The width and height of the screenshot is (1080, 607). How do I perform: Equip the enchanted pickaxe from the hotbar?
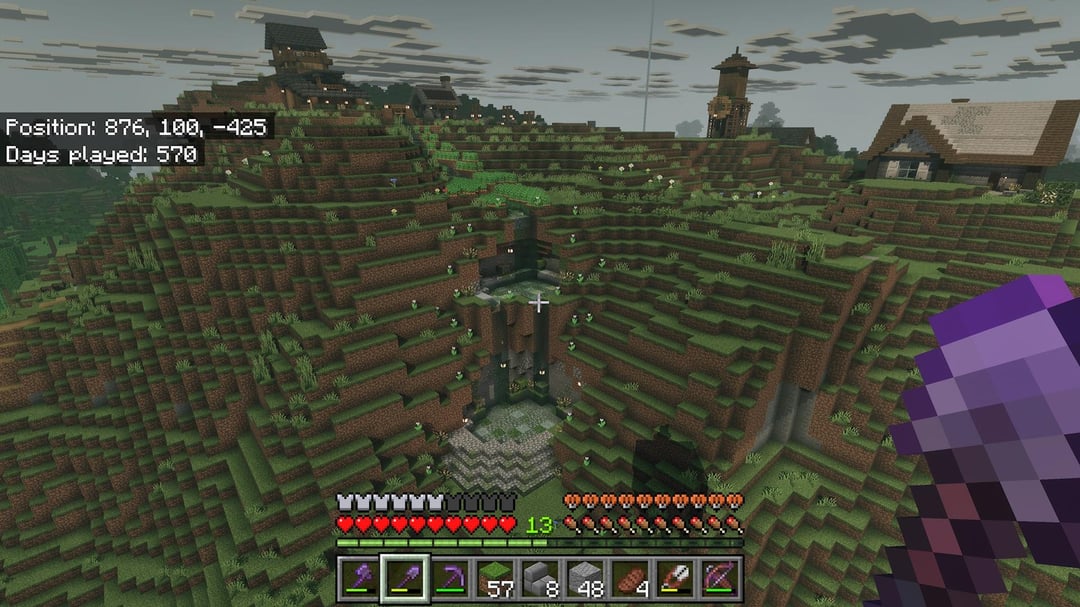[449, 580]
